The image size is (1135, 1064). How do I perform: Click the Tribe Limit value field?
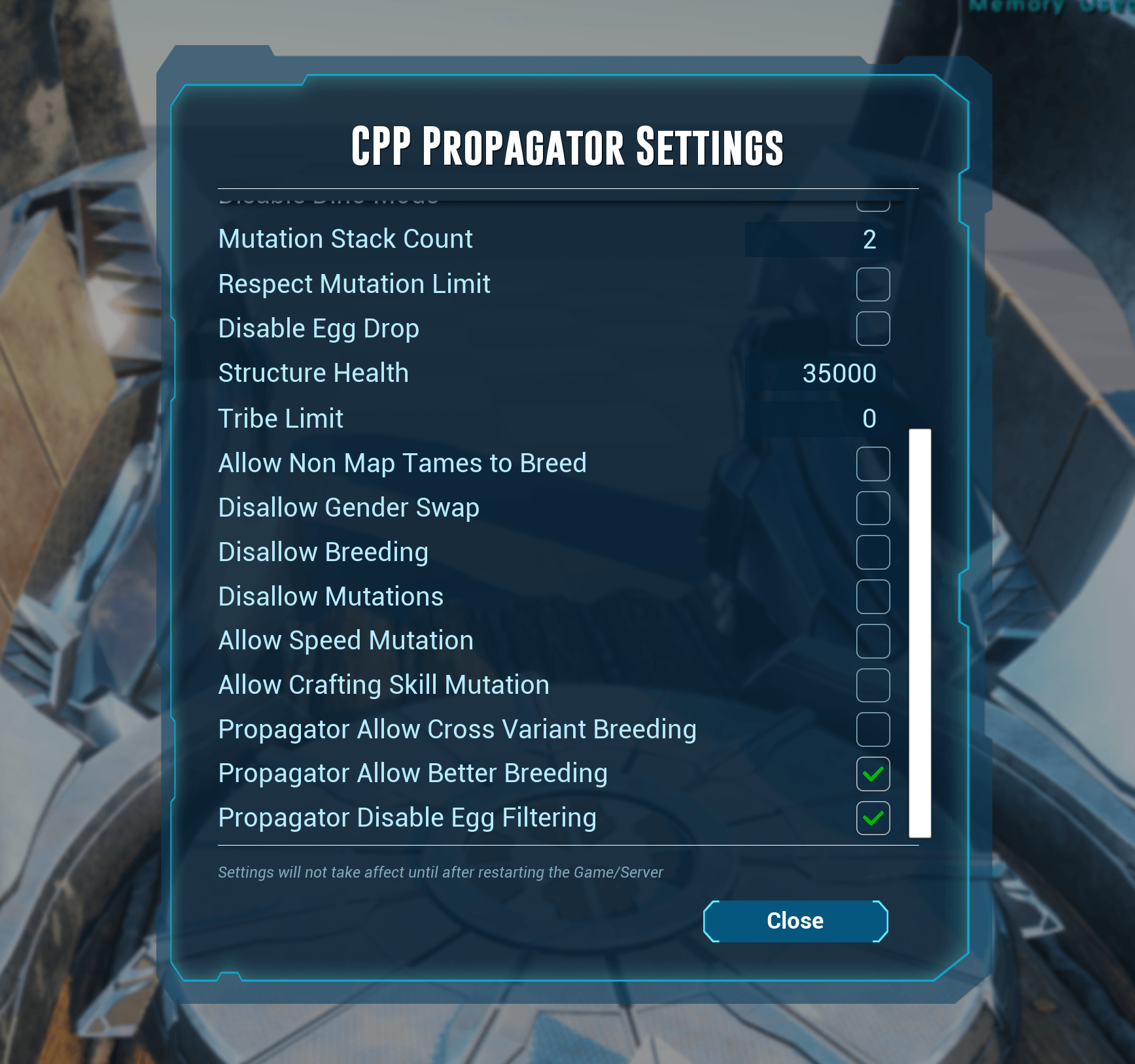(x=821, y=419)
